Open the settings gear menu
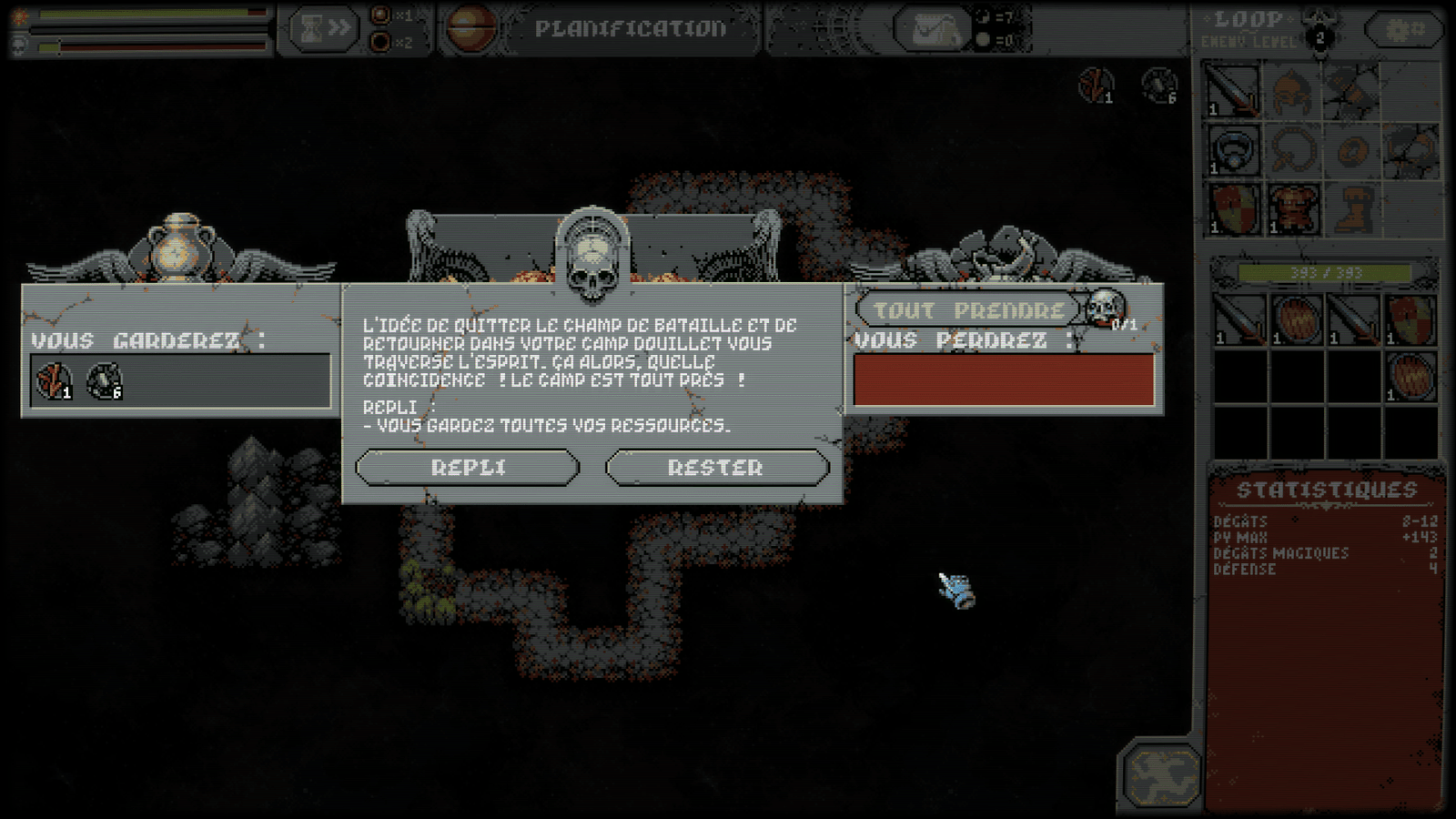This screenshot has height=819, width=1456. (x=1404, y=31)
